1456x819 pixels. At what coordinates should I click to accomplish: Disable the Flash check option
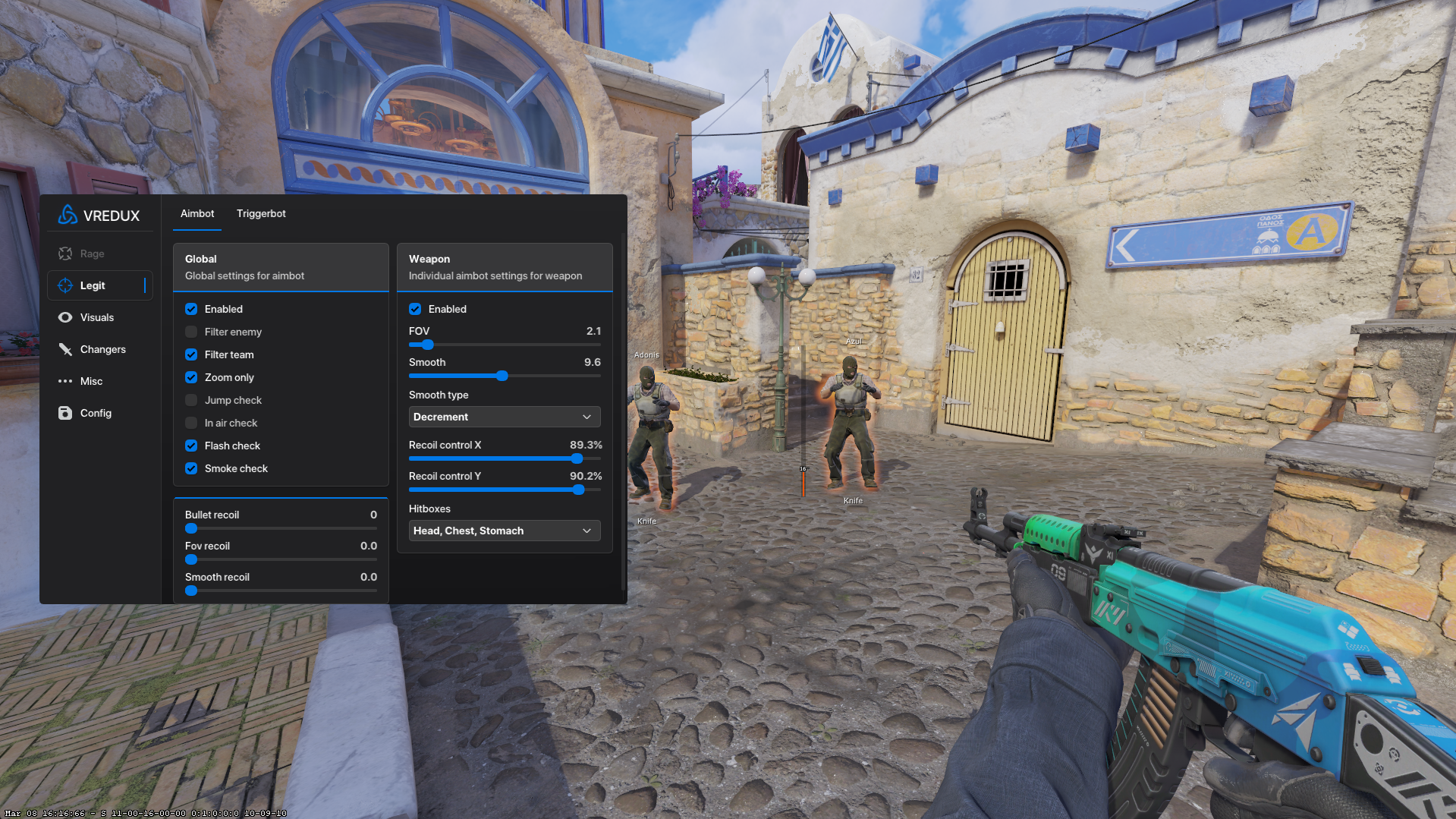(191, 446)
